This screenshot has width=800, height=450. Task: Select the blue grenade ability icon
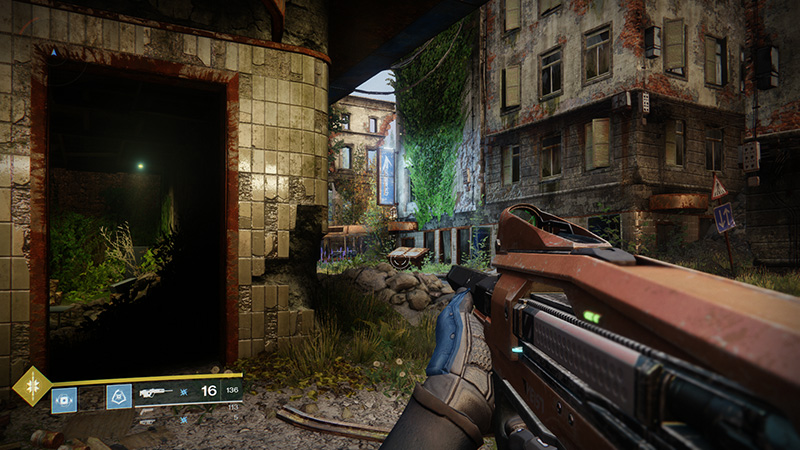[64, 399]
